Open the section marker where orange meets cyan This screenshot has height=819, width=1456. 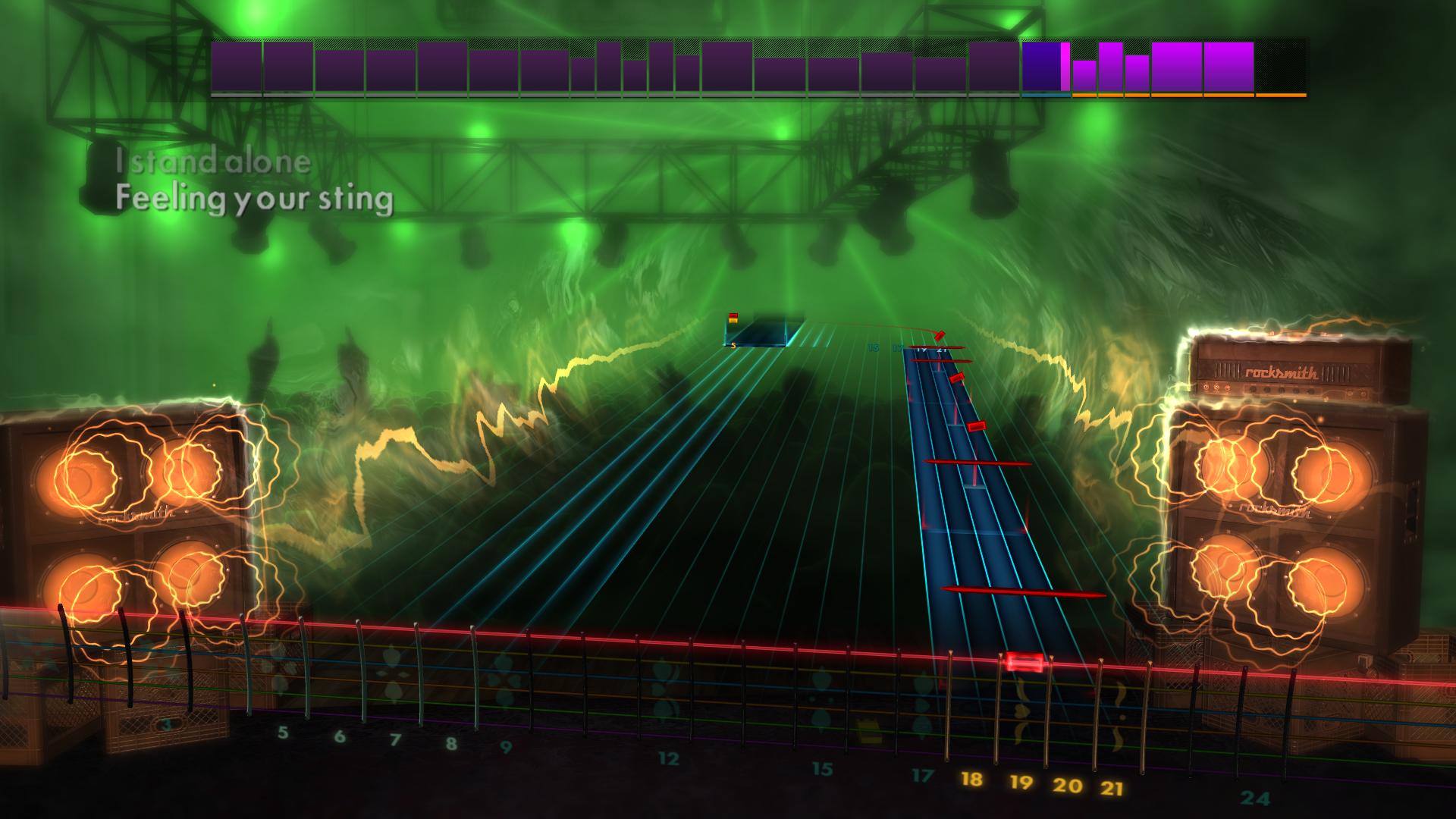coord(1071,95)
